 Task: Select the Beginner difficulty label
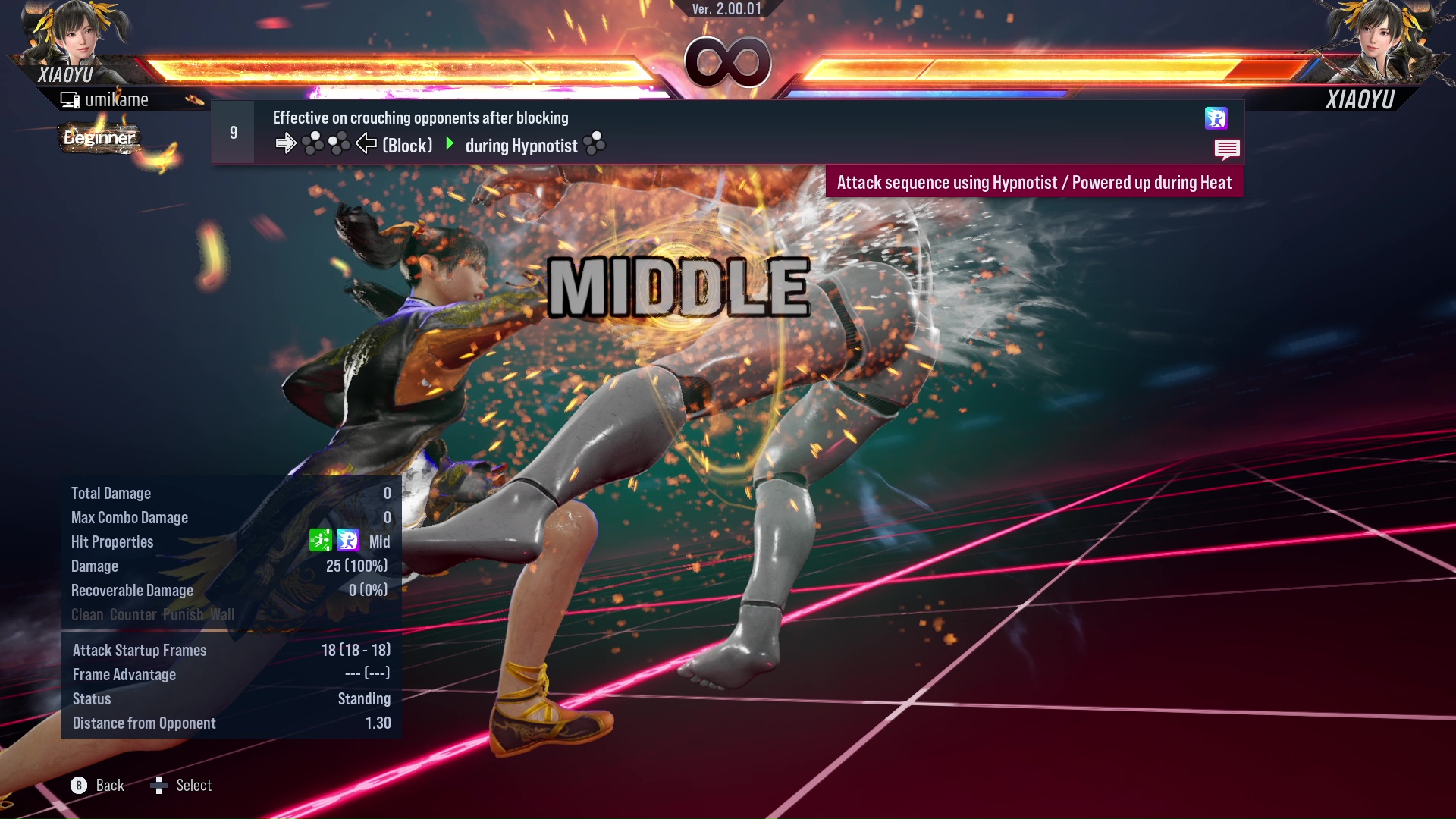coord(99,138)
